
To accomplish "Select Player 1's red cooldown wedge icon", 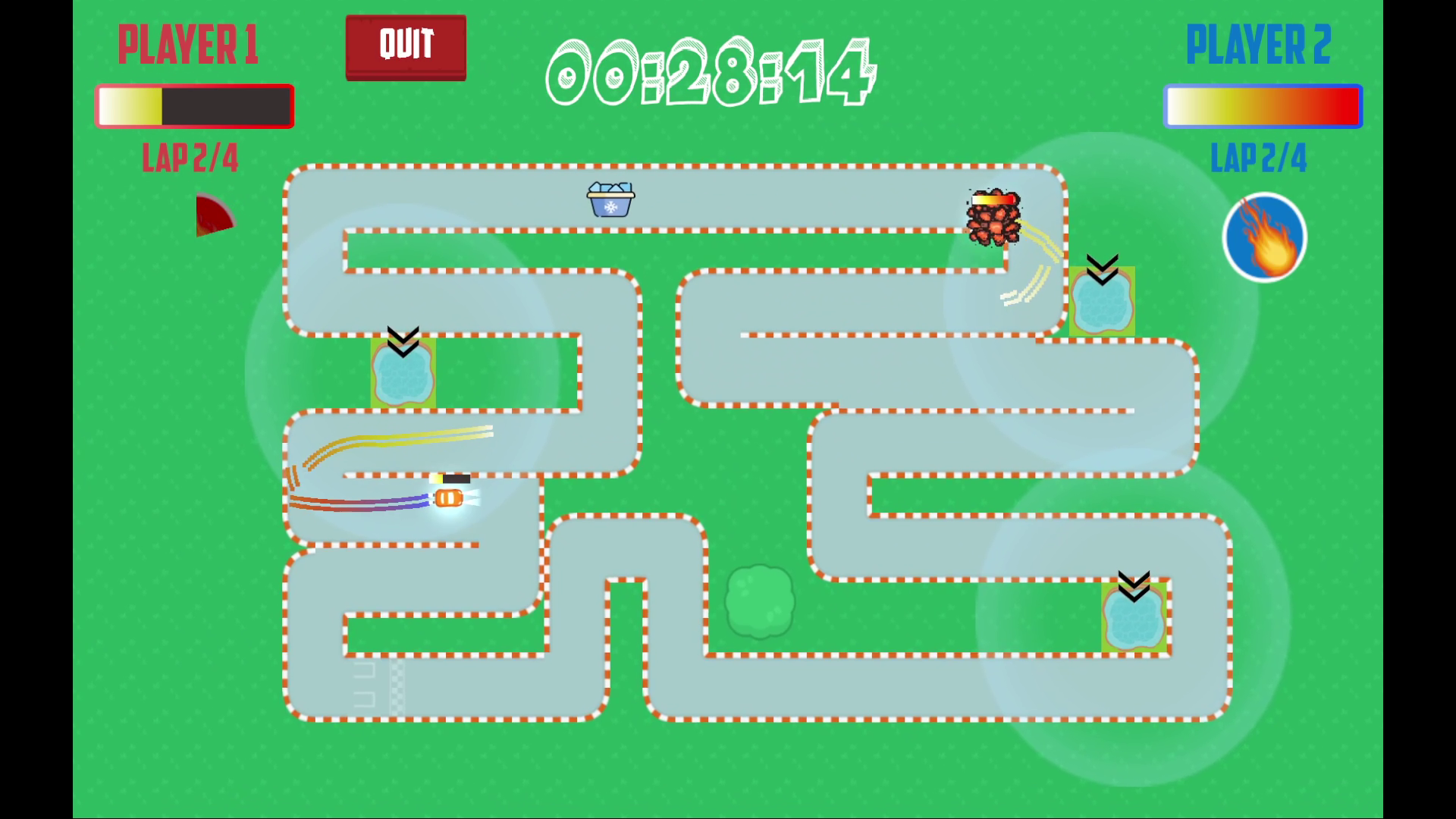I will pyautogui.click(x=212, y=216).
